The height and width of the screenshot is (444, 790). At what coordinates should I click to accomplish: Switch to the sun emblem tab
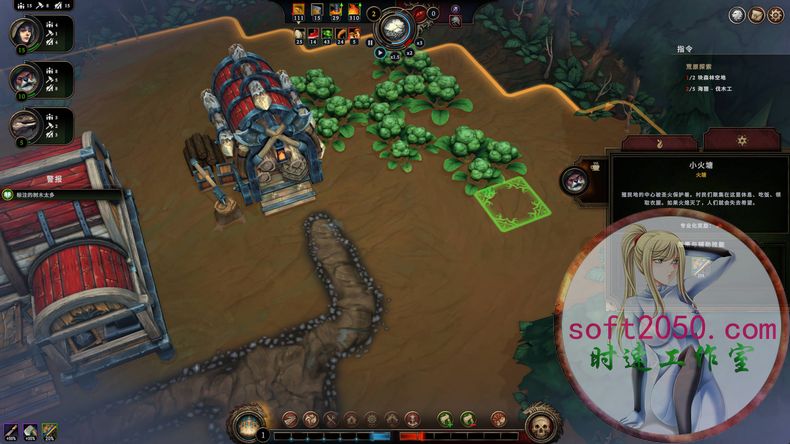[x=741, y=140]
